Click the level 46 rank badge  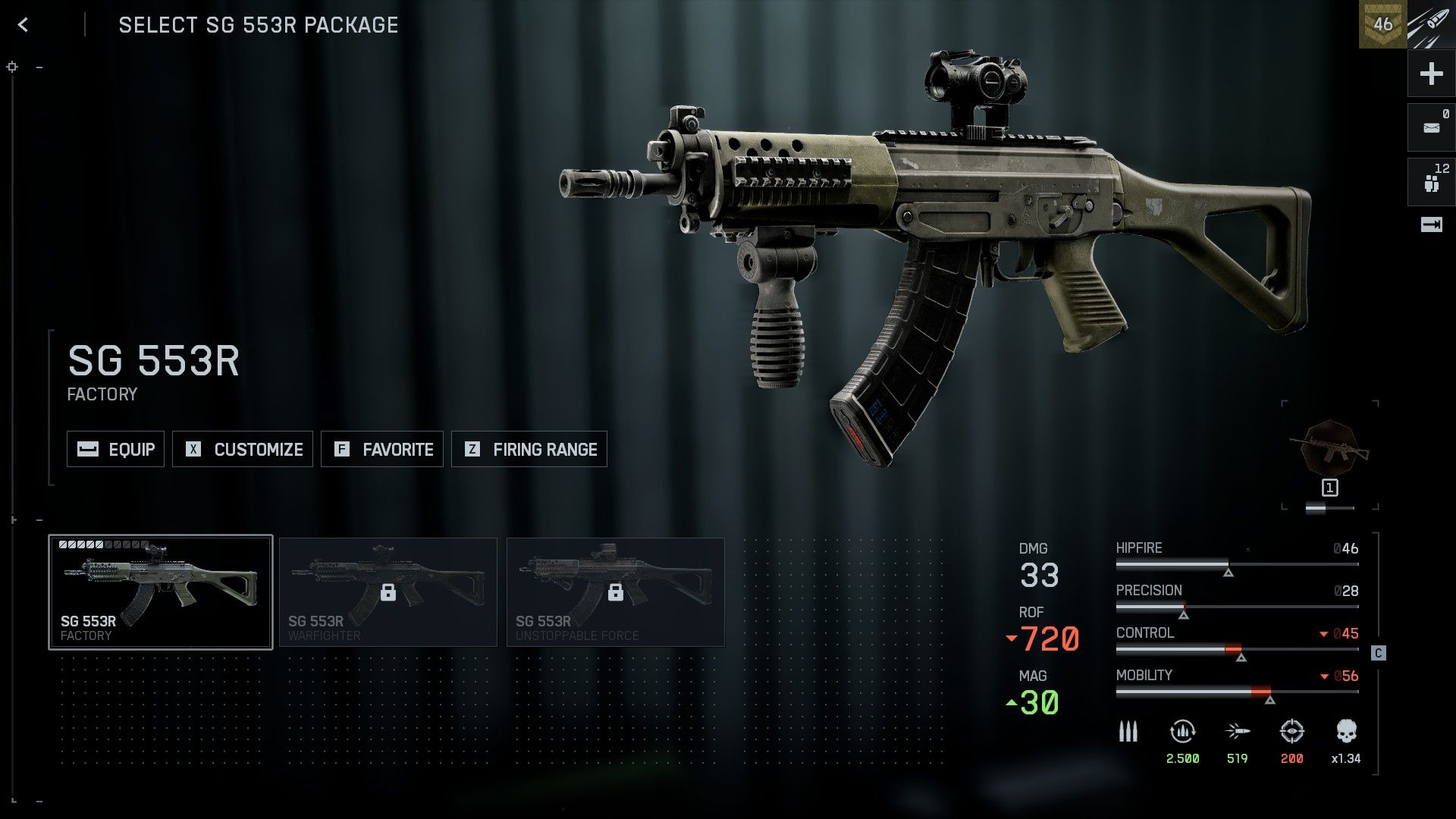pyautogui.click(x=1382, y=24)
